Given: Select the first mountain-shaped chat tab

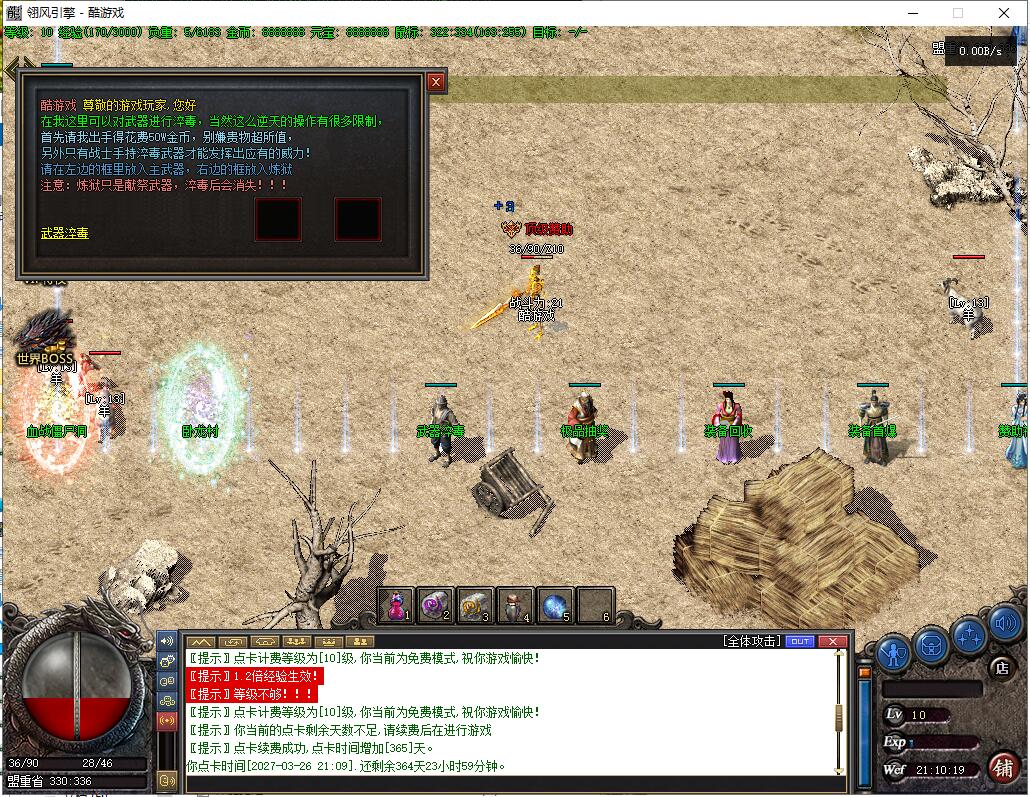Looking at the screenshot, I should tap(201, 641).
